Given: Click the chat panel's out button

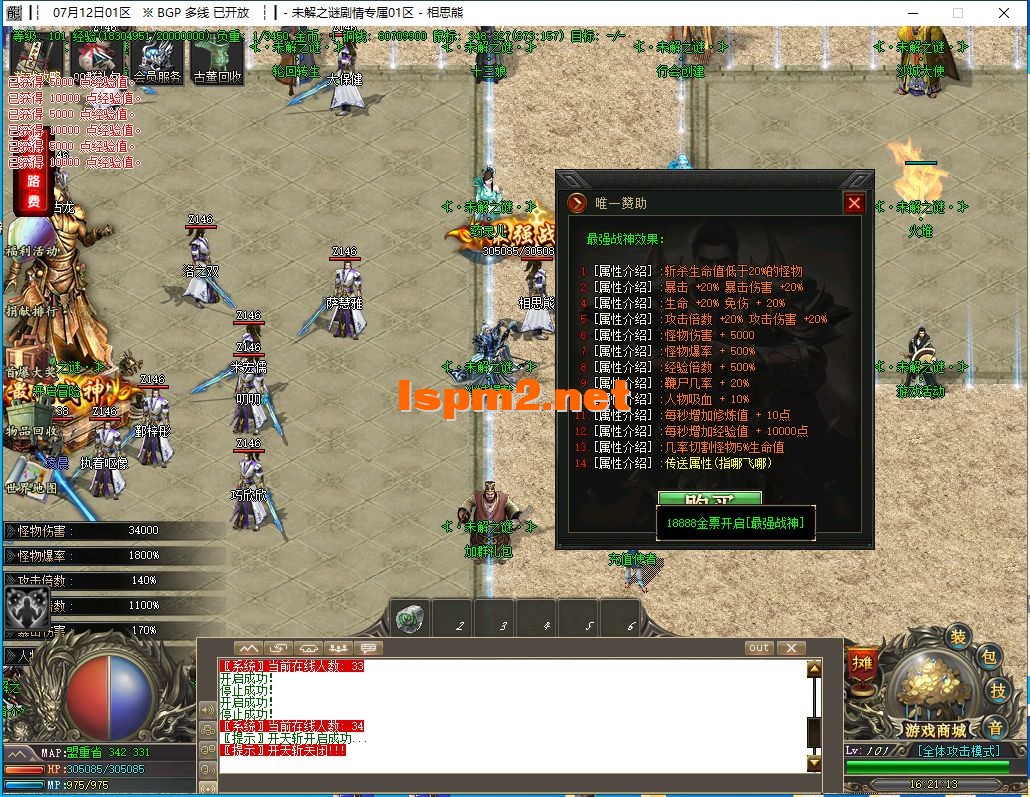Looking at the screenshot, I should click(x=759, y=648).
